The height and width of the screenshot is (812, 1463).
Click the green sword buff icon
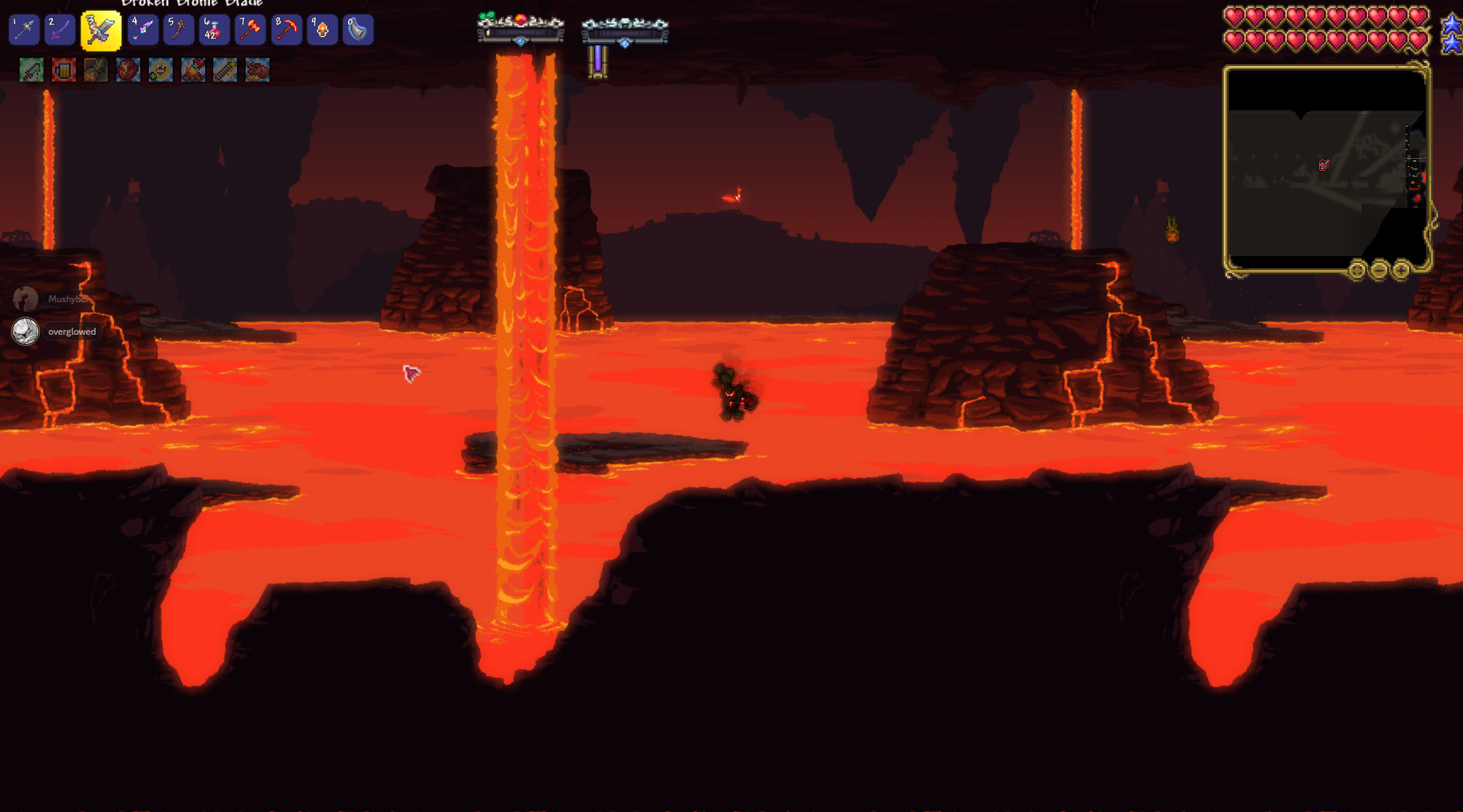click(31, 70)
